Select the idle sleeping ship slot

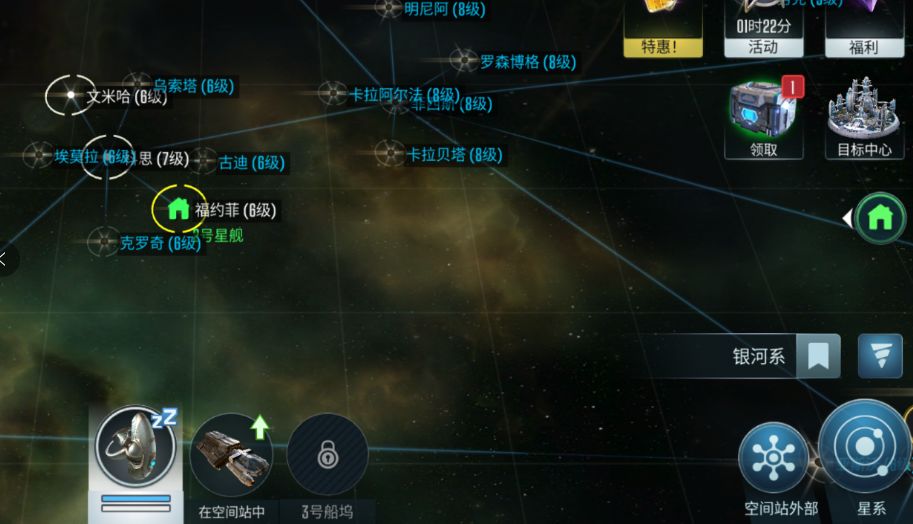(x=135, y=447)
